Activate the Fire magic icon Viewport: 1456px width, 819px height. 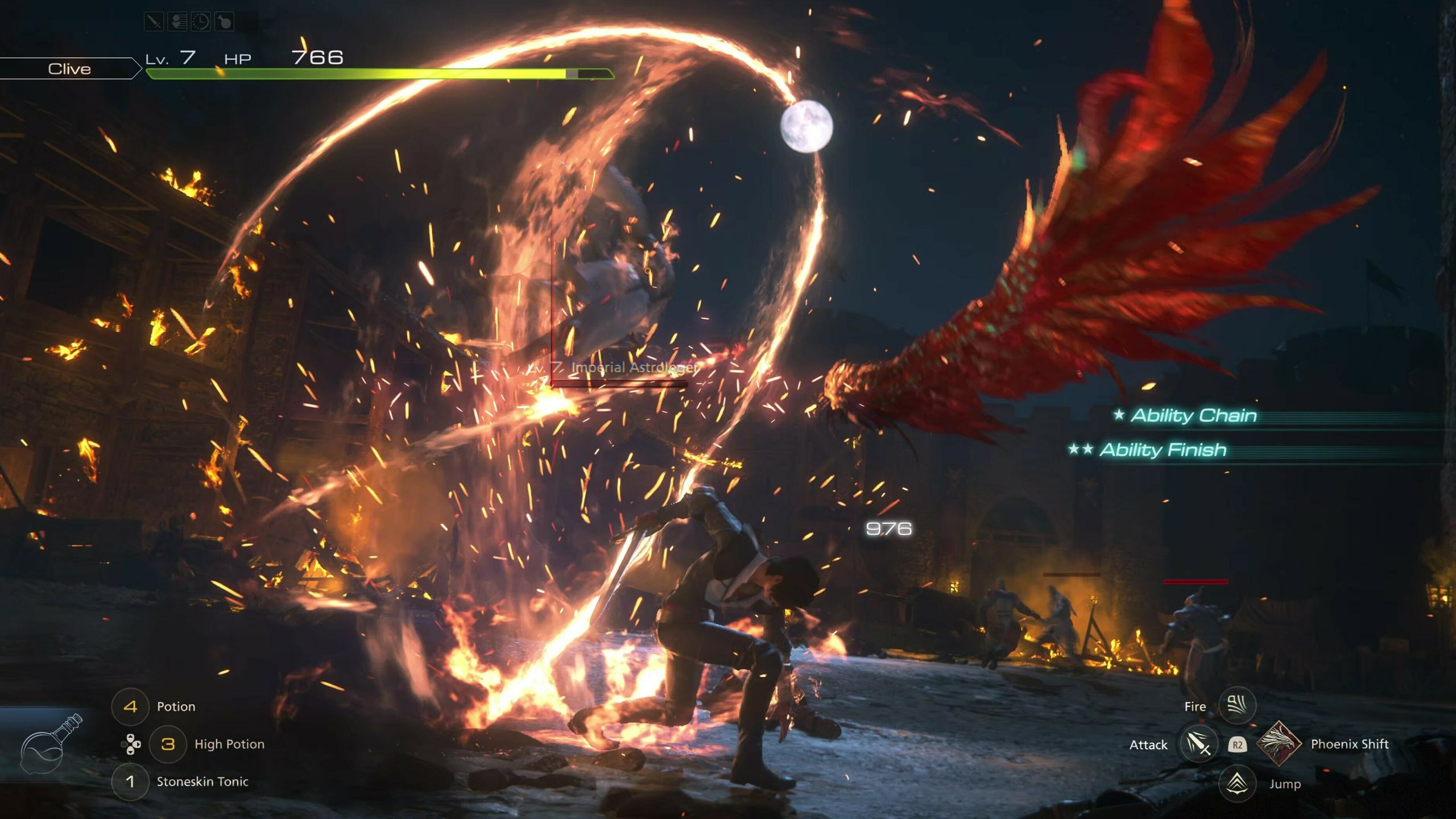1237,706
